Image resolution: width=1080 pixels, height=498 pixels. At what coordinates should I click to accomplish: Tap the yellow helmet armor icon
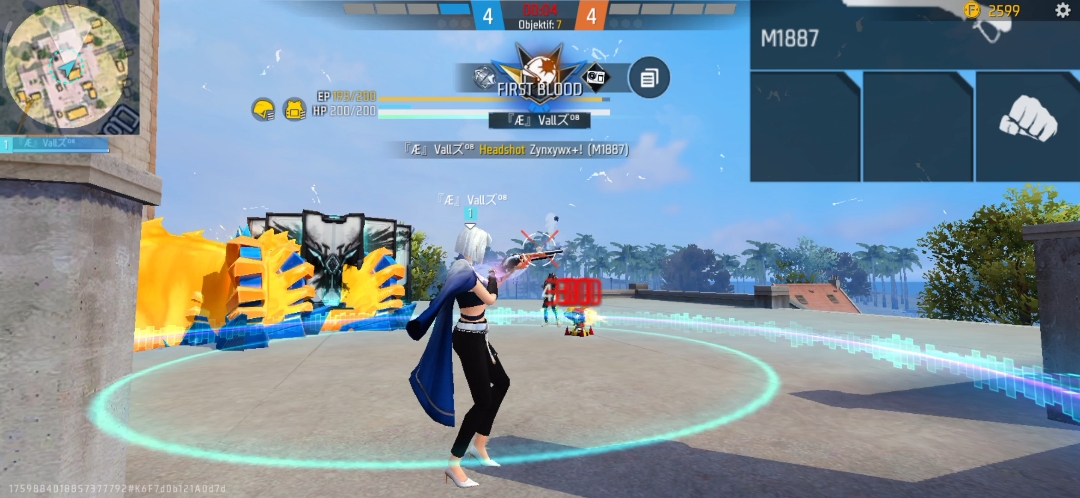tap(263, 109)
